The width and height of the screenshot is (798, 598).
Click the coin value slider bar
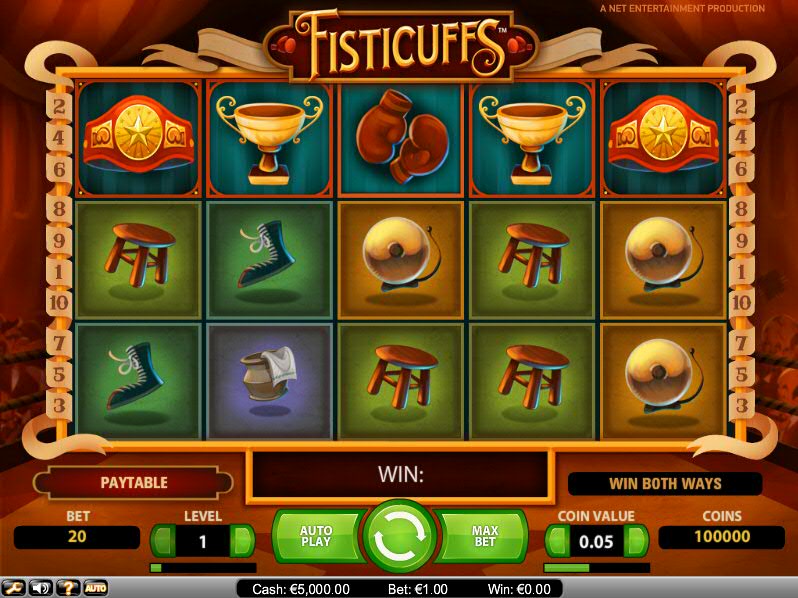point(596,567)
